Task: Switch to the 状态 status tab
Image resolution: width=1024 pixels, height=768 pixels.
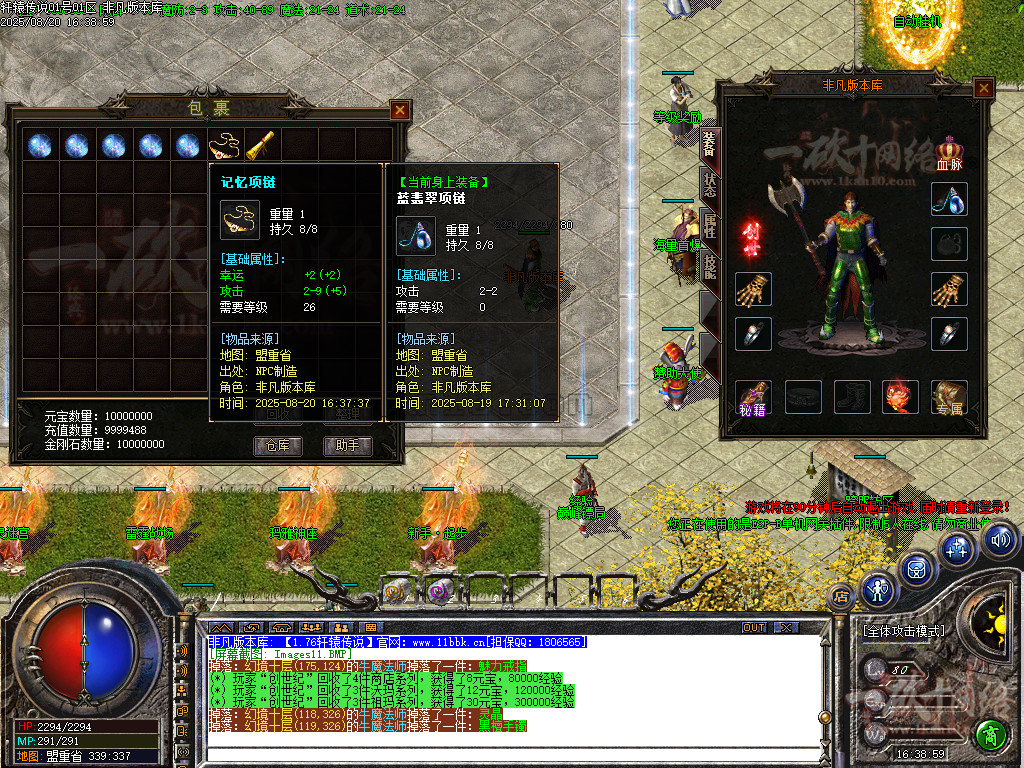Action: point(709,185)
